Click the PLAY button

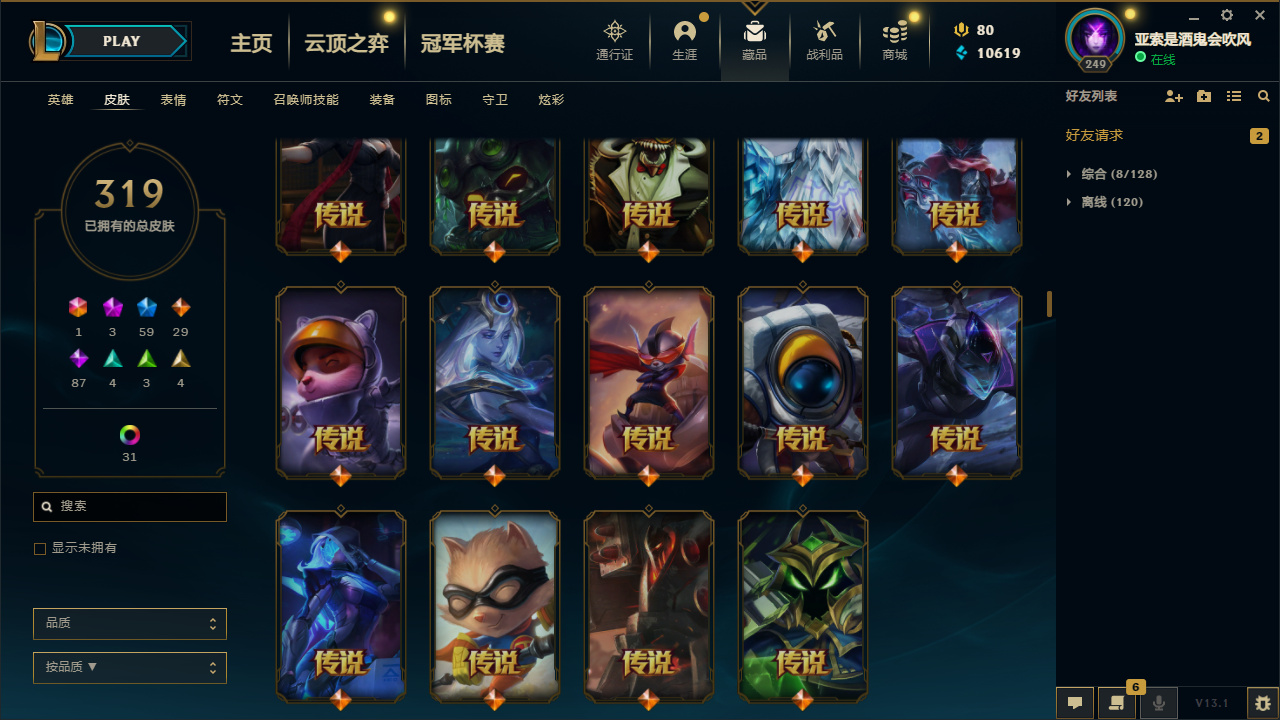[x=120, y=41]
